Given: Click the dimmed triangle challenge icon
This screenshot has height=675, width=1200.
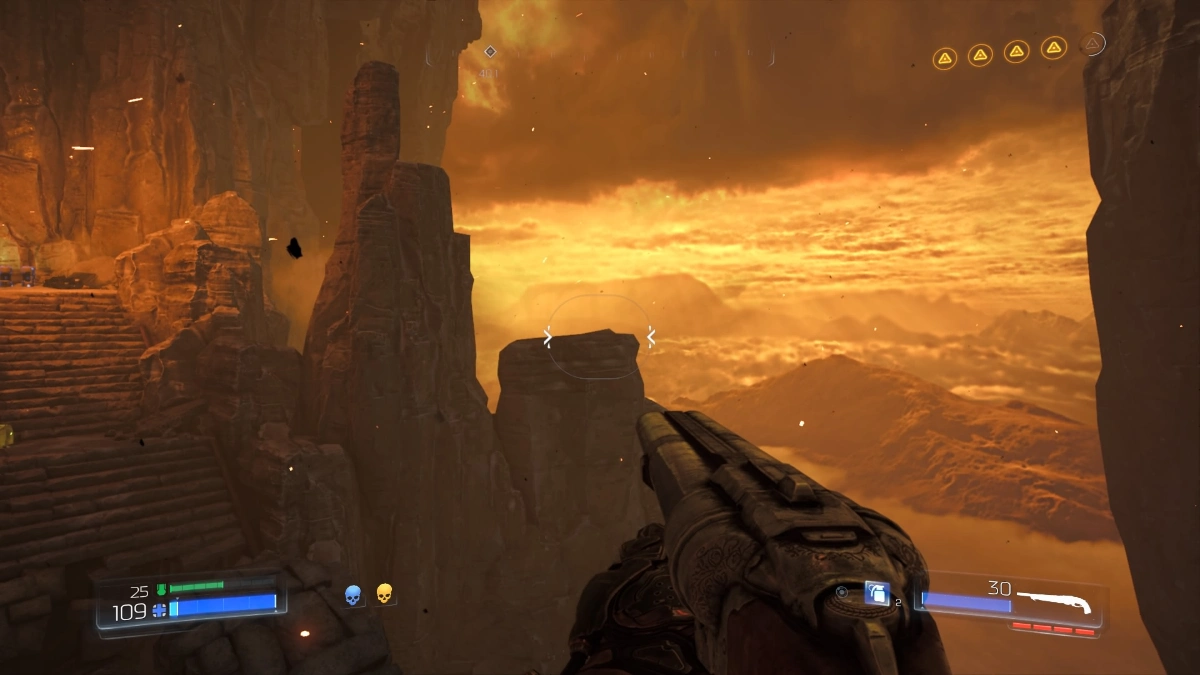Looking at the screenshot, I should [x=1092, y=45].
